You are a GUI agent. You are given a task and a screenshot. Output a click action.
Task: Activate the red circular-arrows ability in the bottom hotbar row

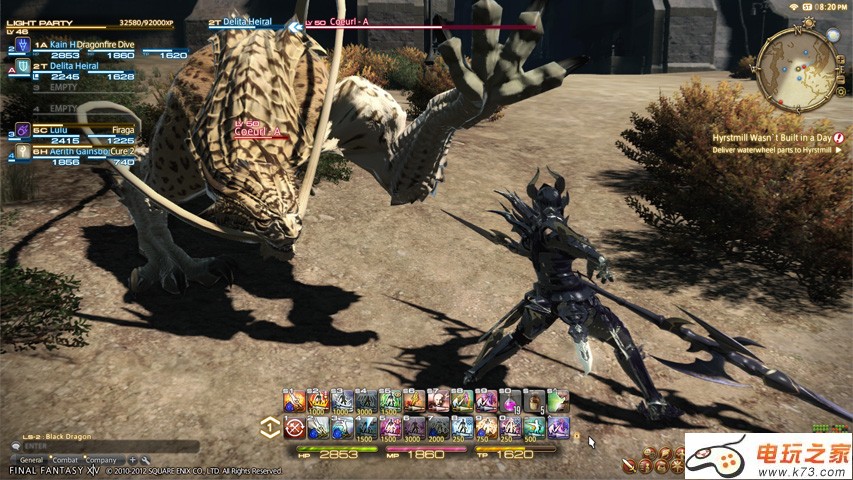pos(294,428)
